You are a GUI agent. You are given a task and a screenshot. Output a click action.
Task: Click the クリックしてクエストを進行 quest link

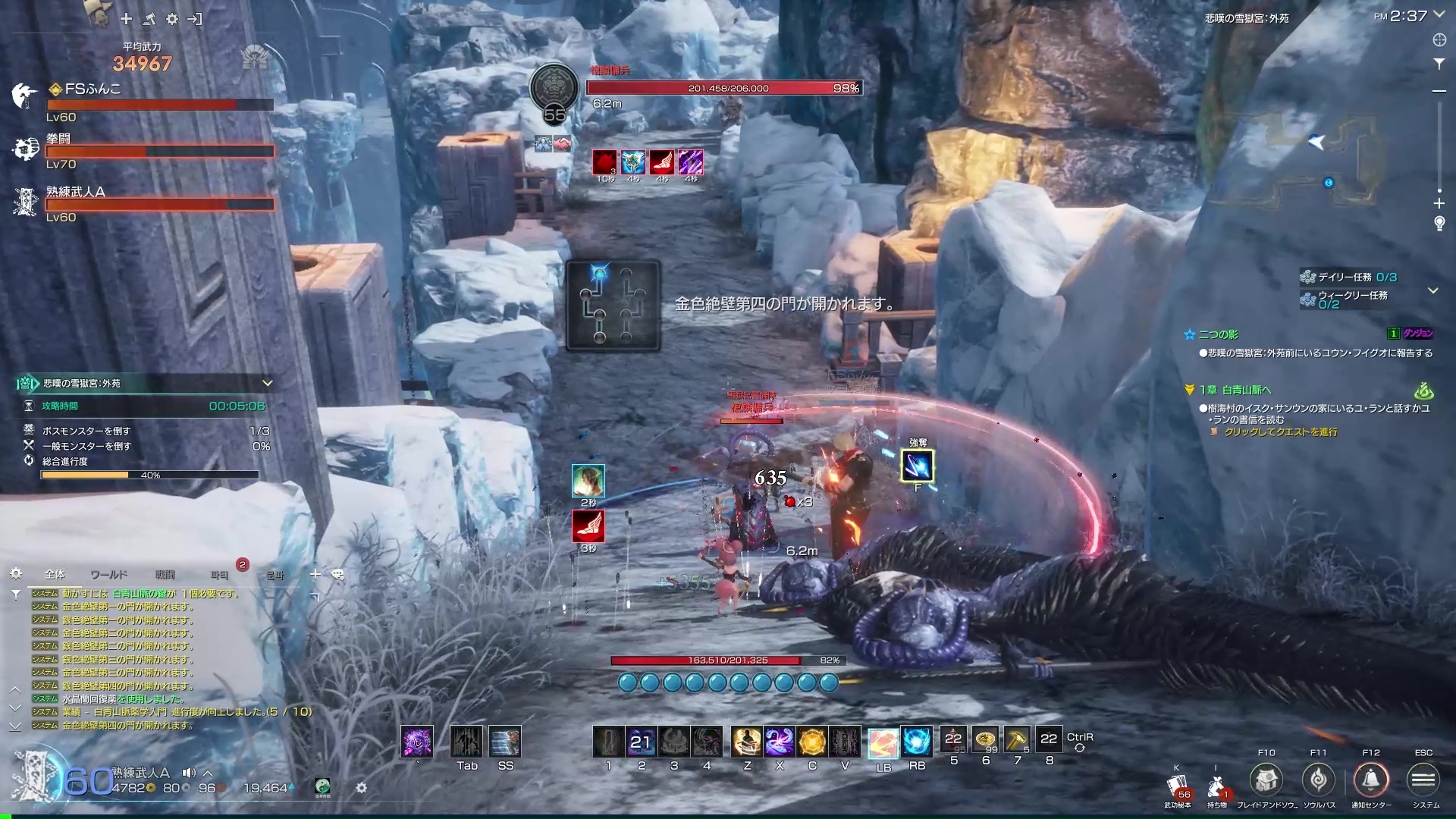coord(1280,432)
